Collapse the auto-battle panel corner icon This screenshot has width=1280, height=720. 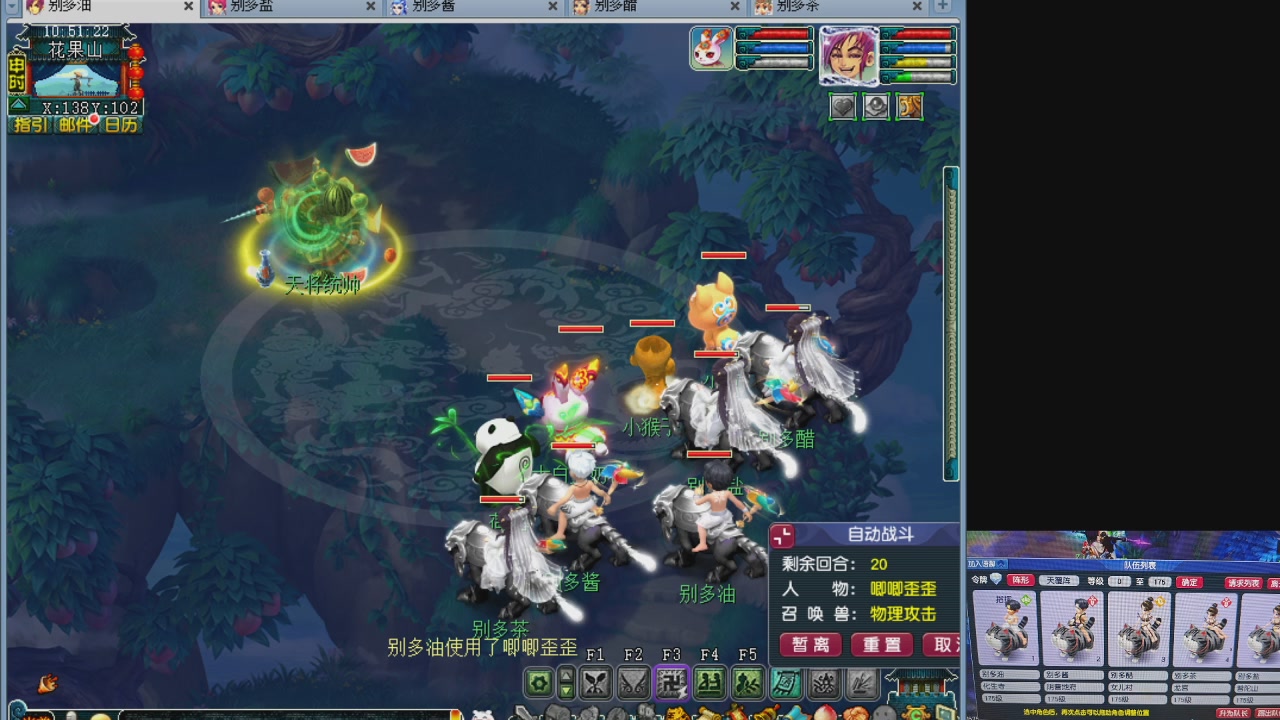[x=783, y=538]
